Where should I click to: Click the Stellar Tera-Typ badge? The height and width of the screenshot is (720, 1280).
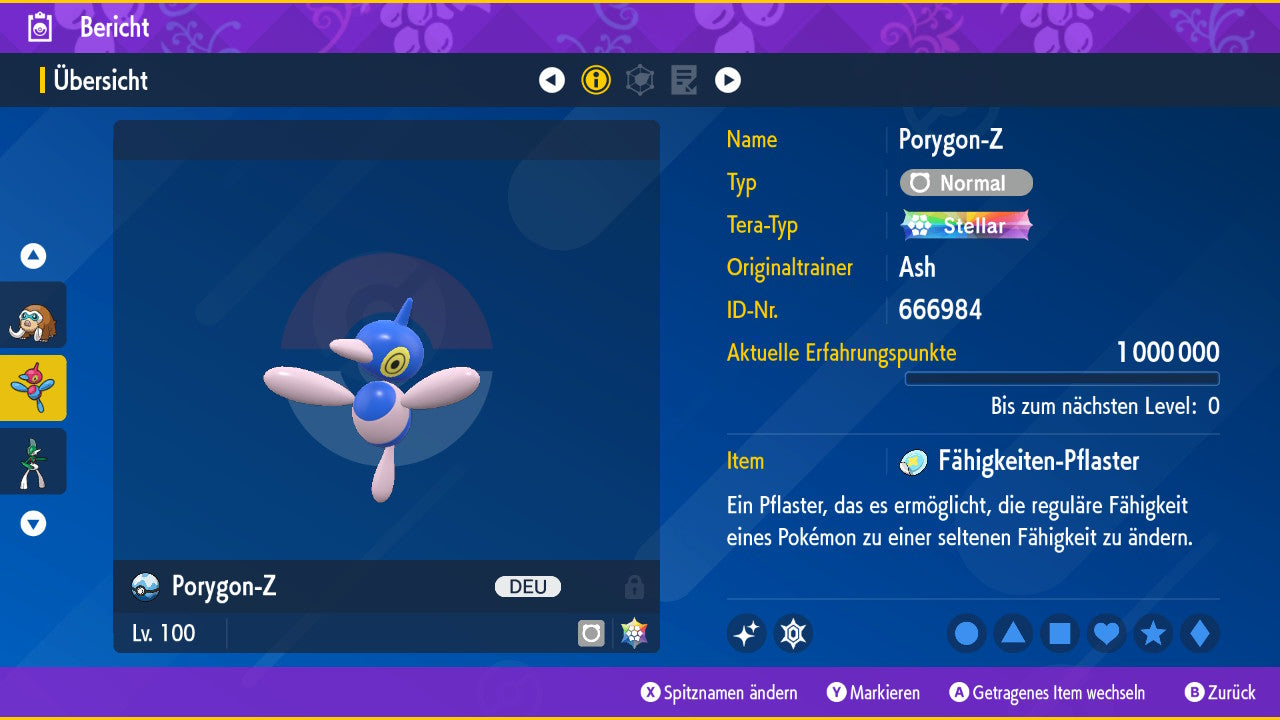pos(966,225)
